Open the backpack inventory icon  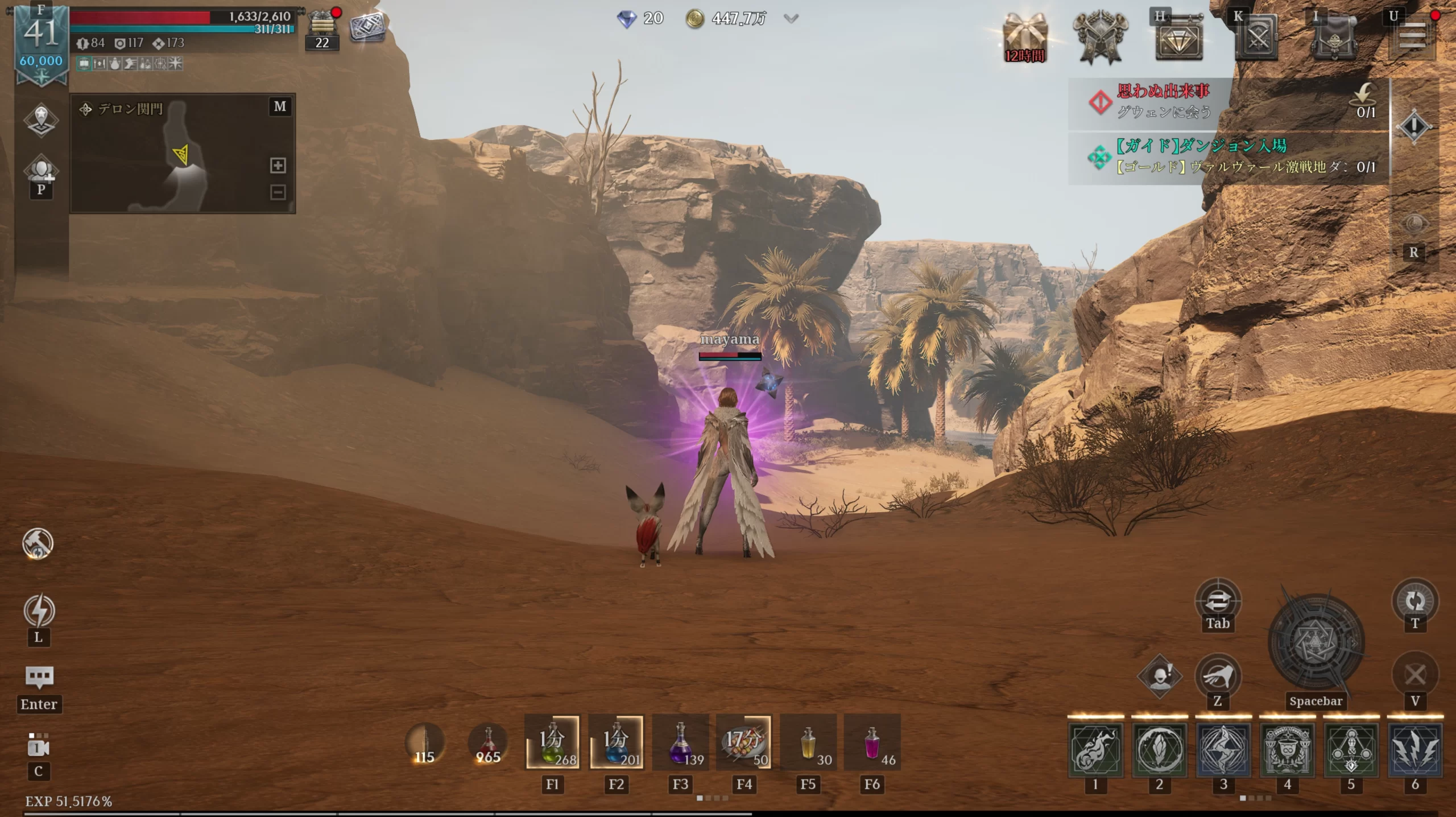point(1335,39)
